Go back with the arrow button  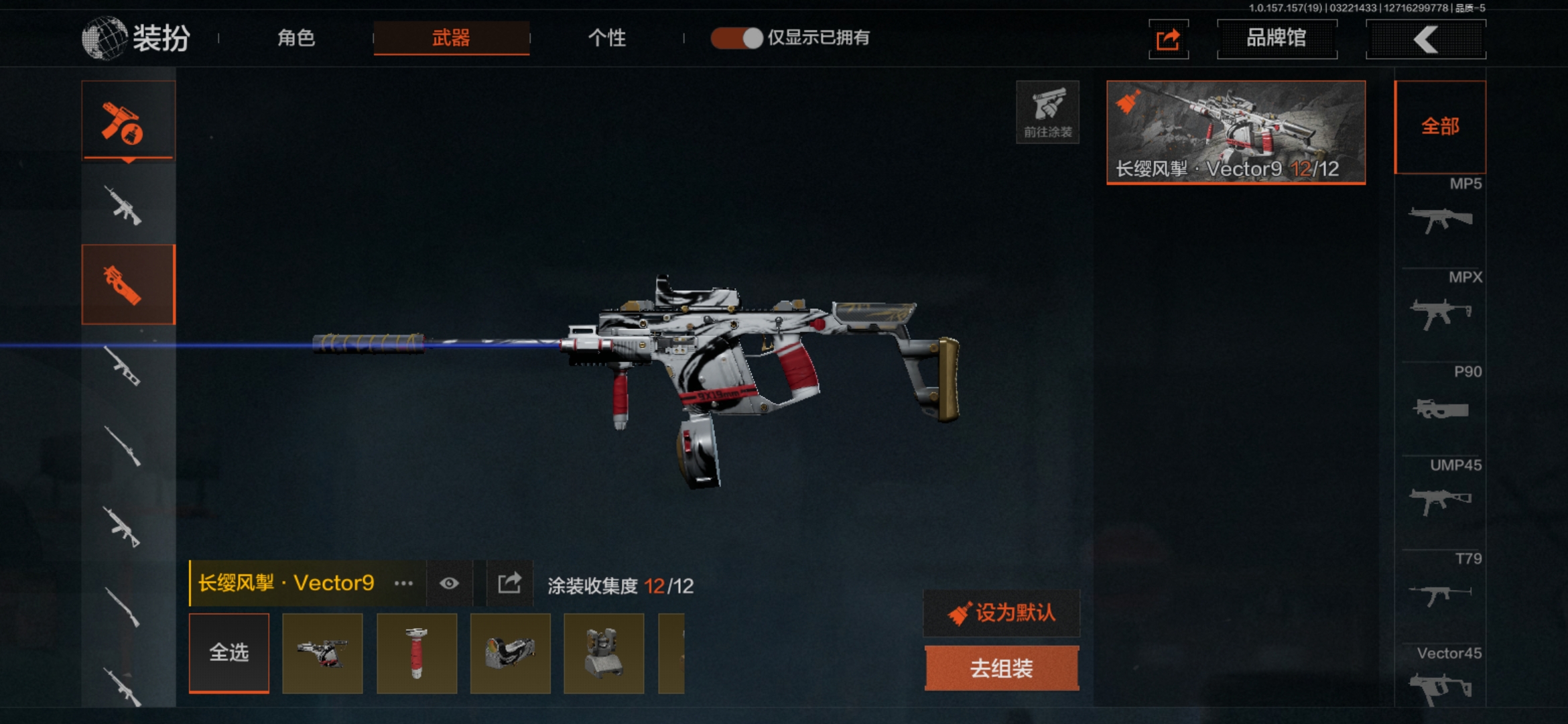point(1425,40)
